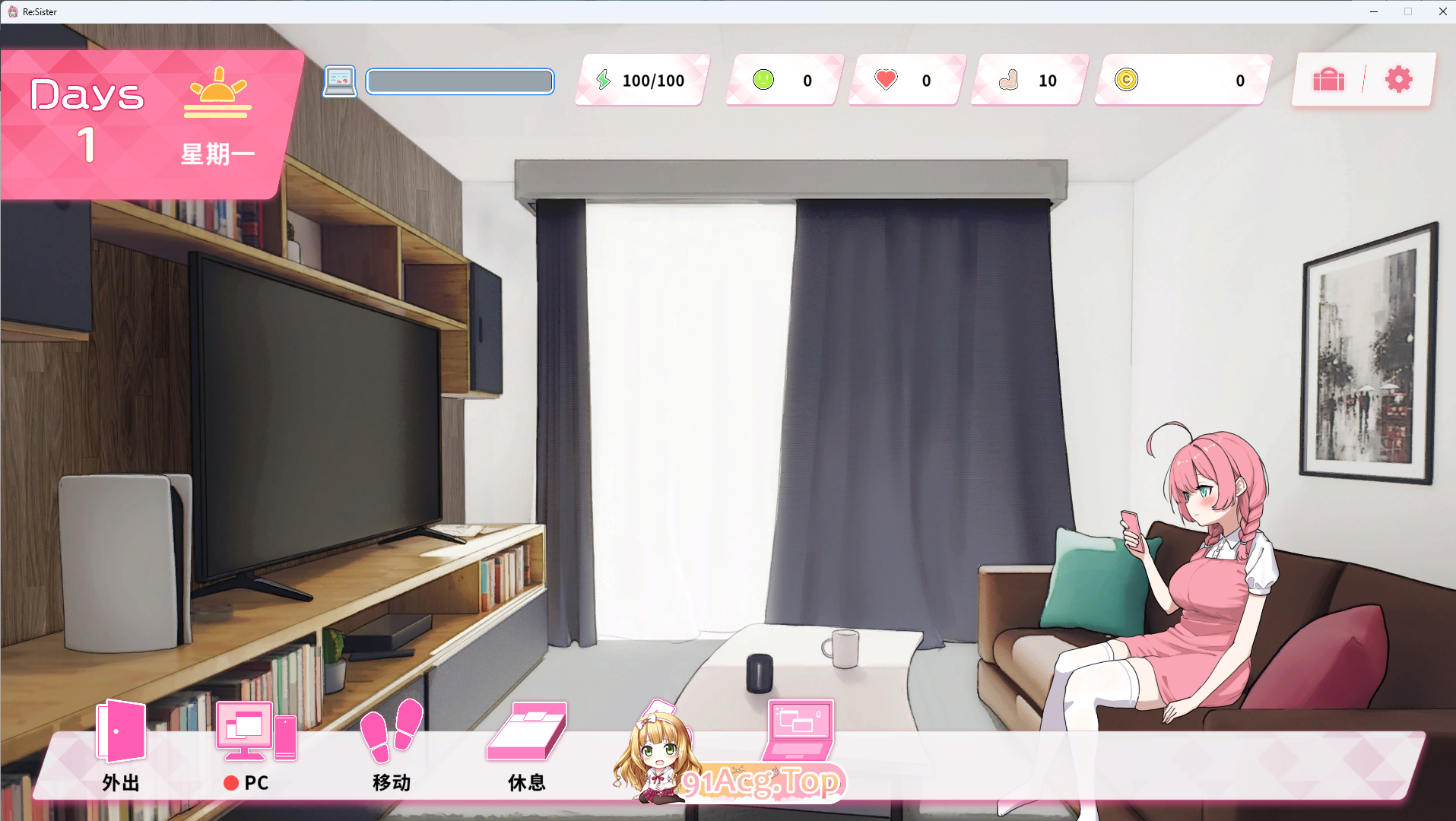Select the bed icon above 休息

pos(527,732)
